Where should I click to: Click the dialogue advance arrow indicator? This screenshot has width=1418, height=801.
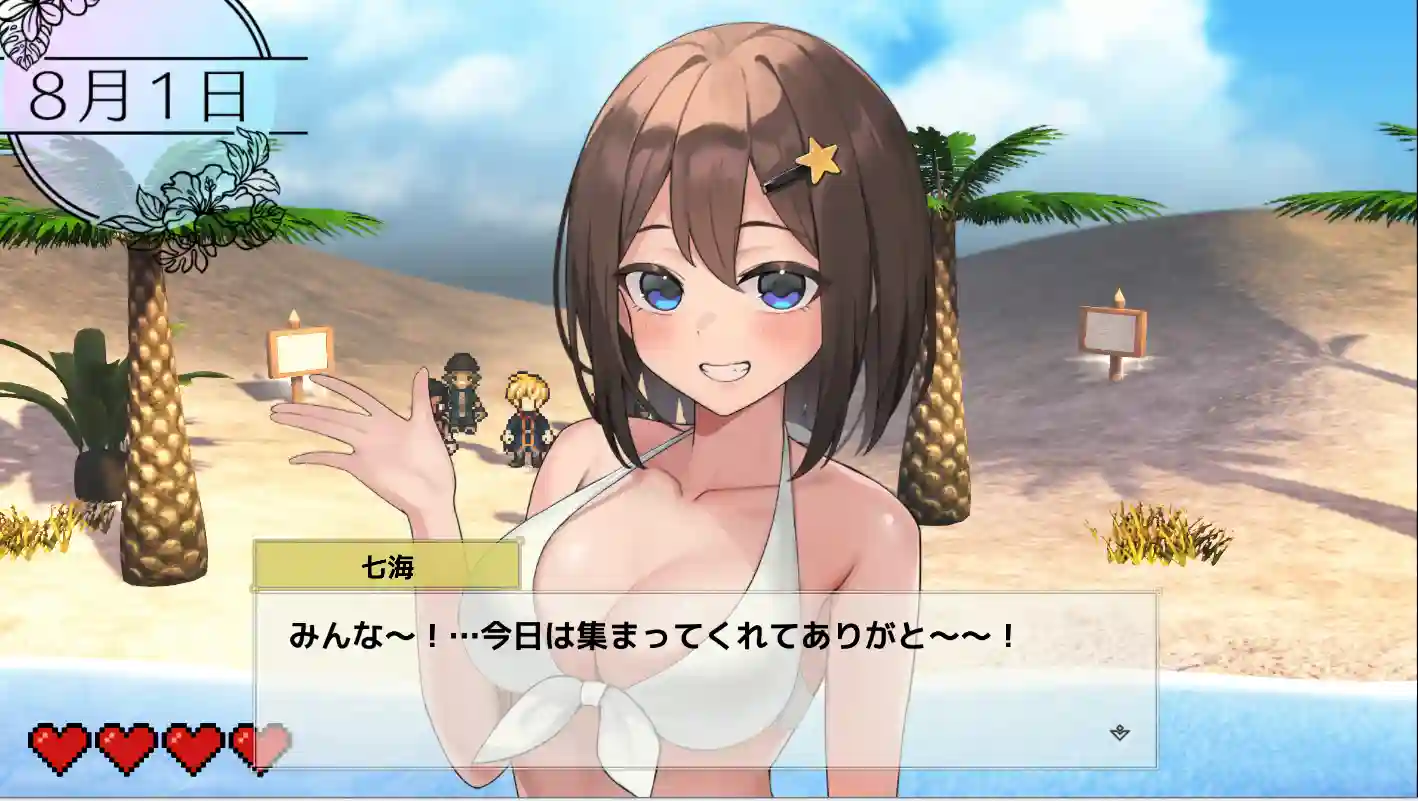tap(1119, 732)
